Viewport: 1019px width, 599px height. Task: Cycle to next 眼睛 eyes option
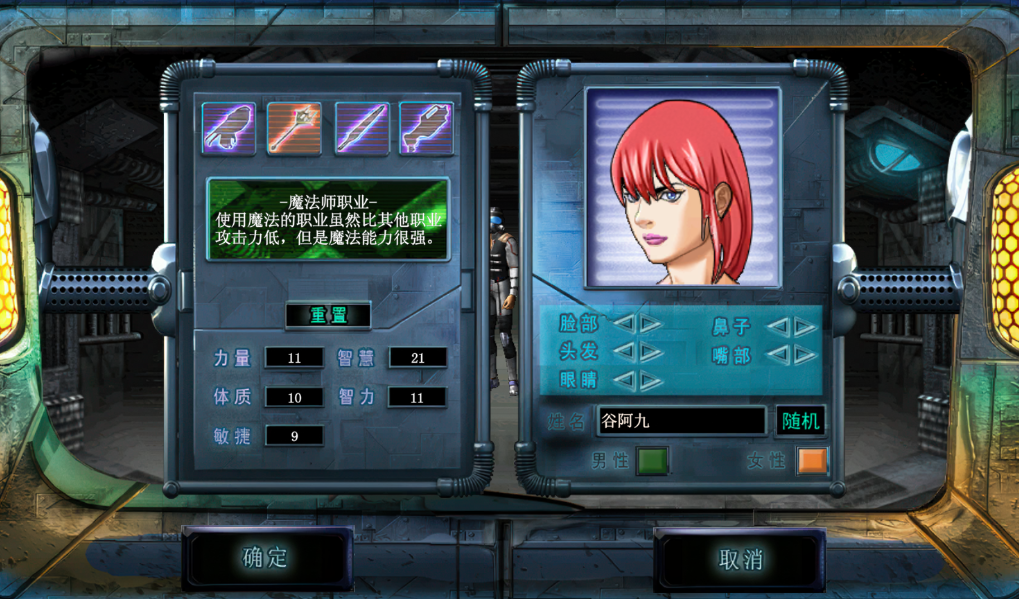click(x=650, y=380)
